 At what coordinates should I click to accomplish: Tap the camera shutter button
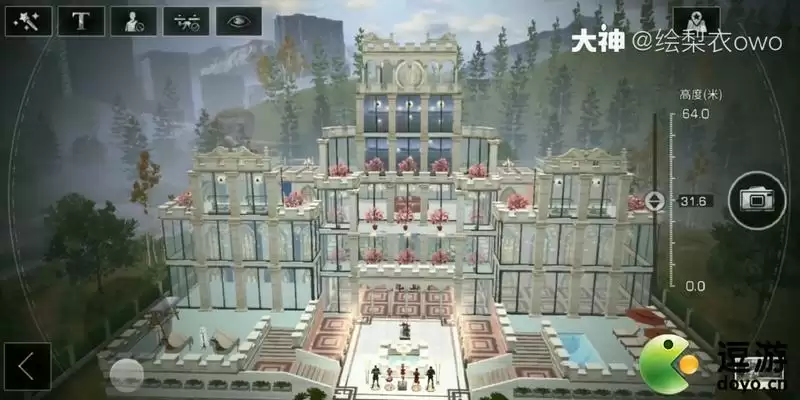click(x=750, y=199)
